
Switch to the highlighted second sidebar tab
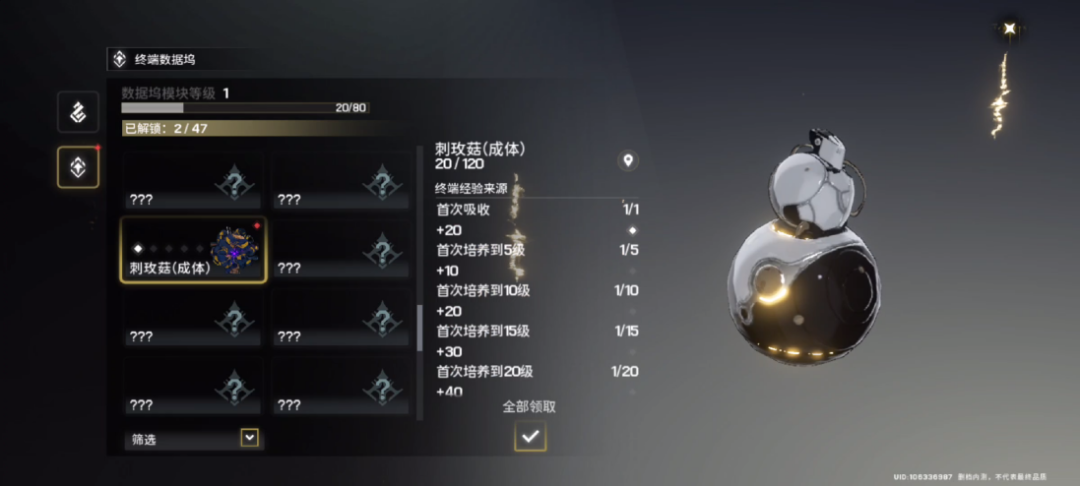click(x=78, y=167)
